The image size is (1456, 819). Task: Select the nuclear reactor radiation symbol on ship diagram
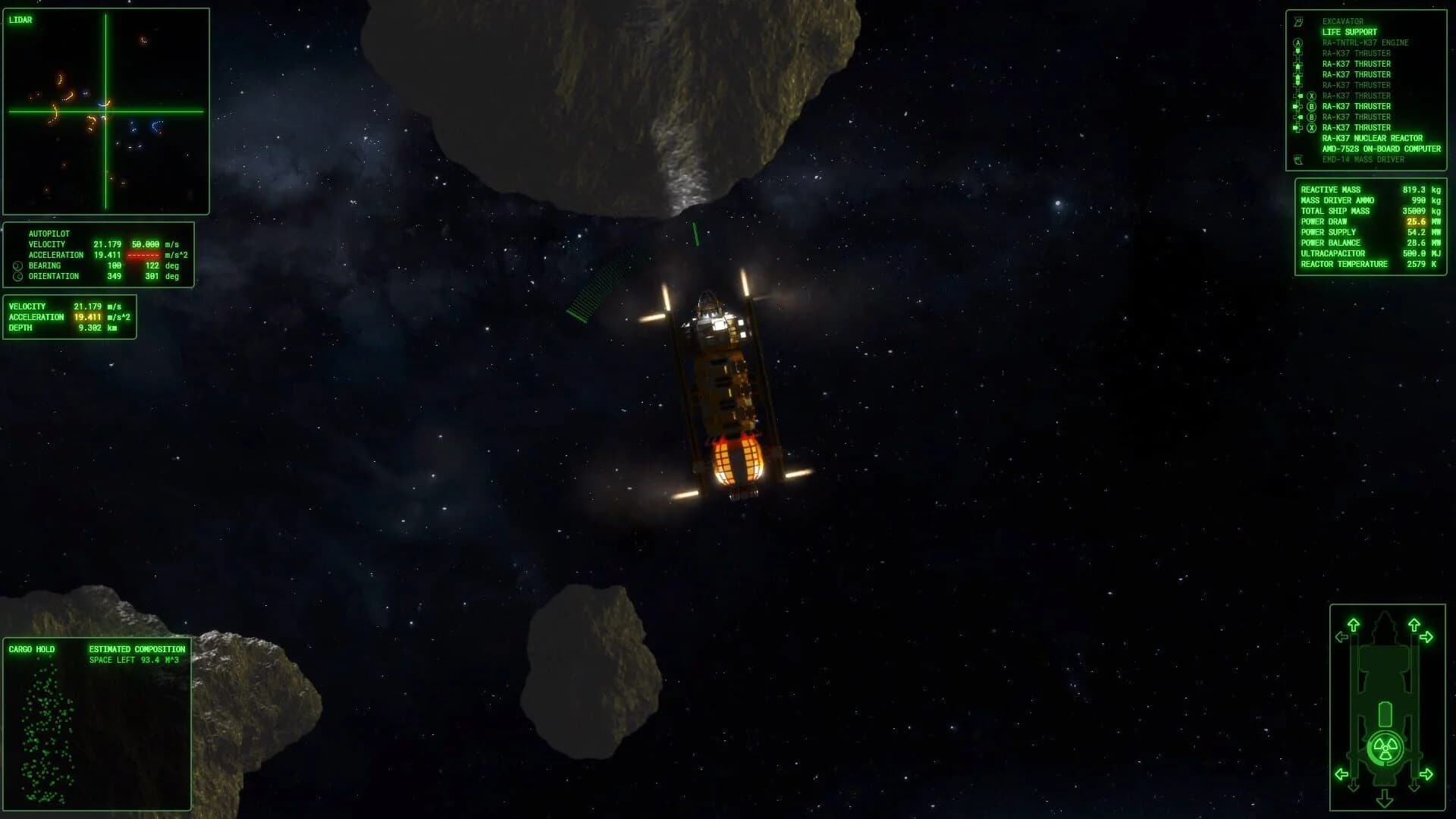click(1385, 747)
